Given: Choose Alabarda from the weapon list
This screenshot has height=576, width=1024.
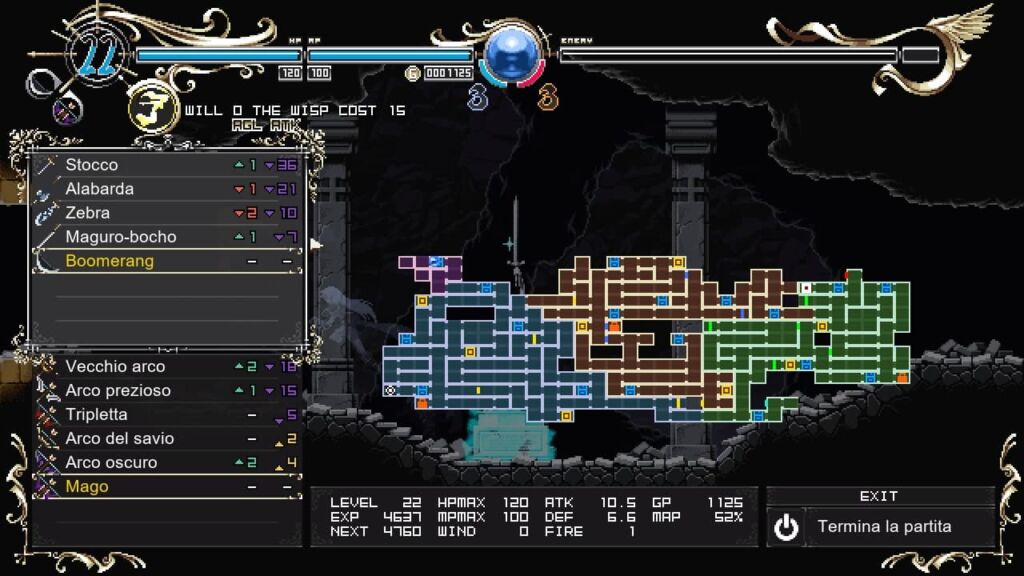Looking at the screenshot, I should coord(167,189).
